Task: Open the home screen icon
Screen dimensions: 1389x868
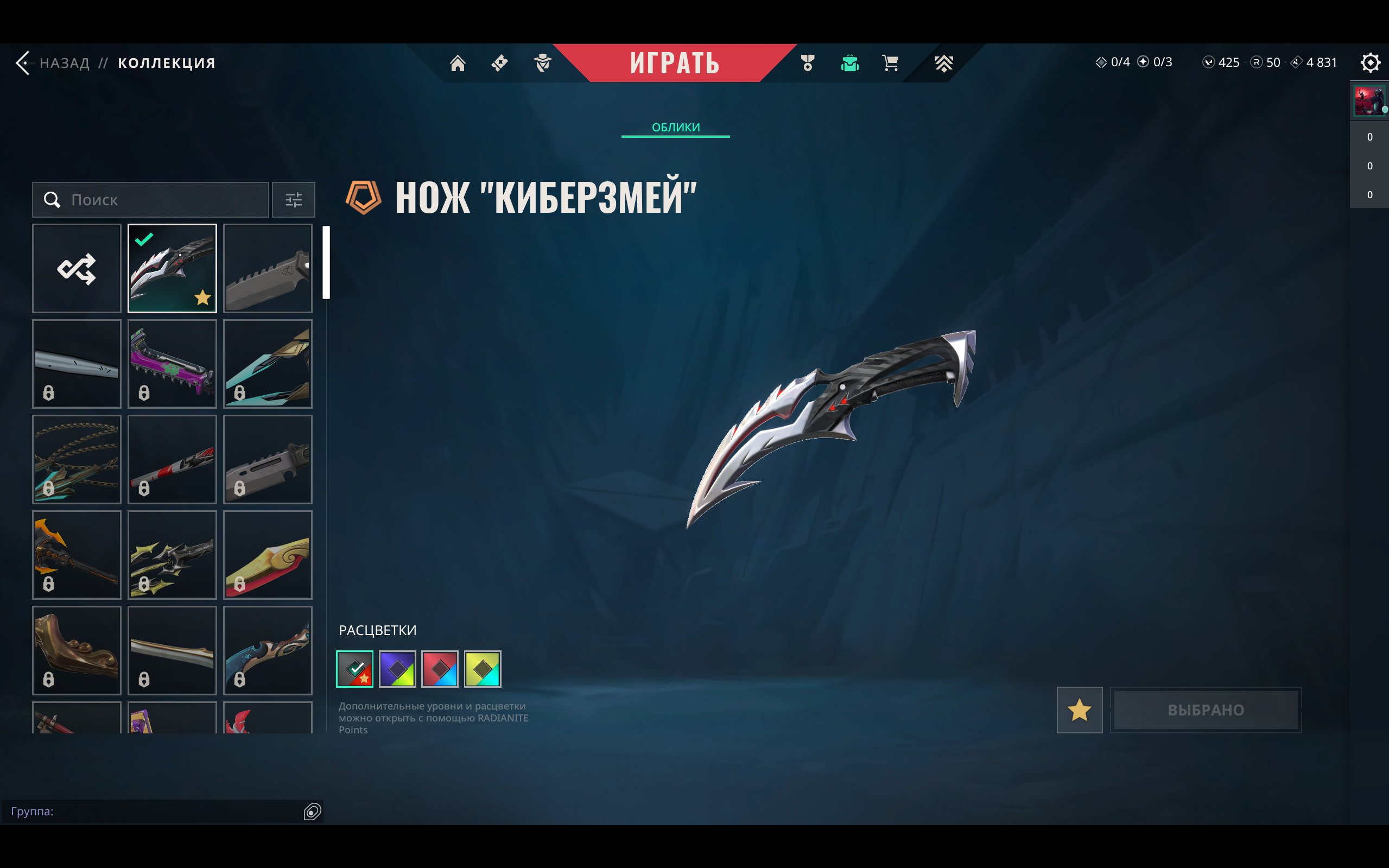Action: tap(458, 63)
